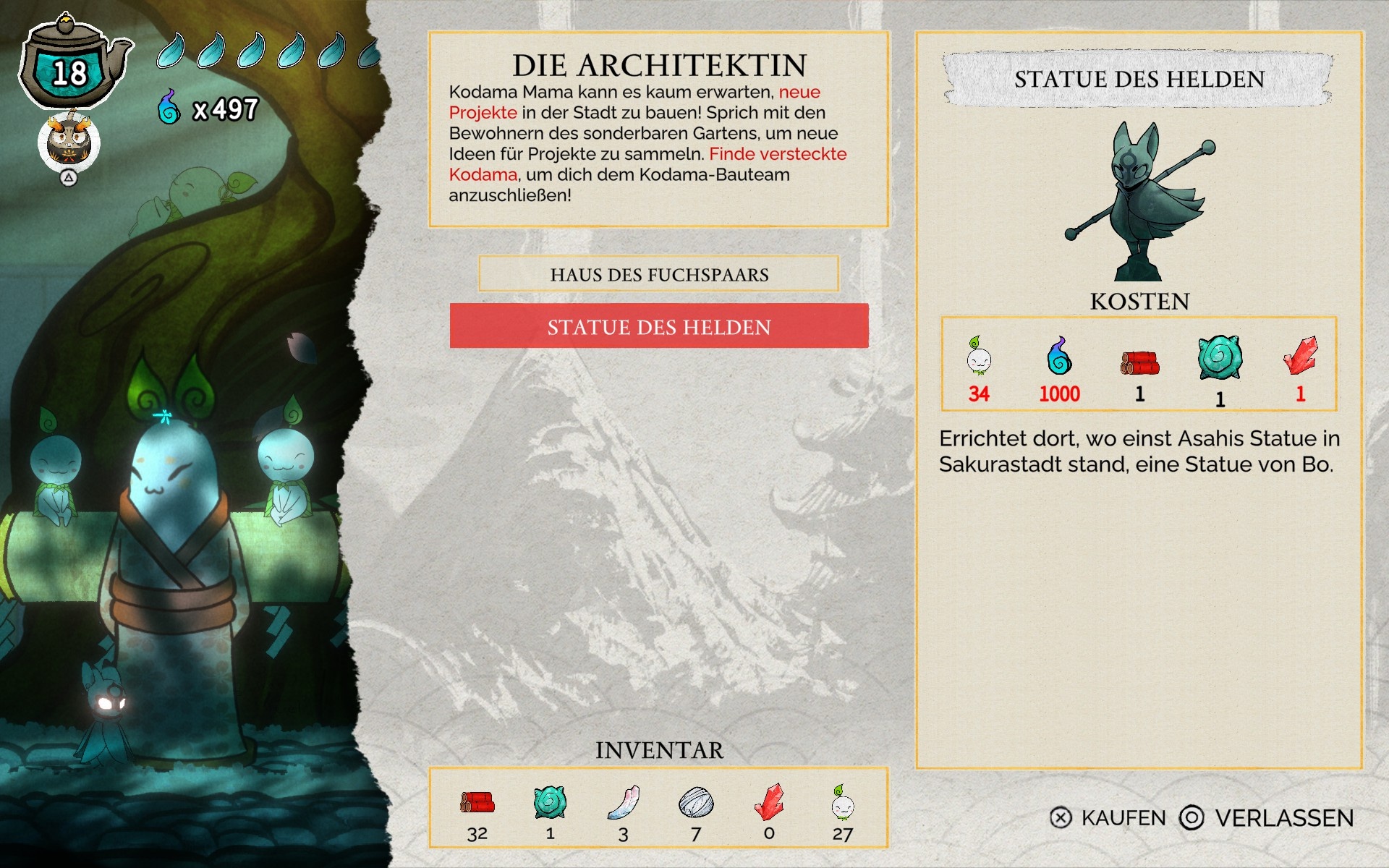
Task: Click the Kaufen buy option
Action: pos(1108,818)
